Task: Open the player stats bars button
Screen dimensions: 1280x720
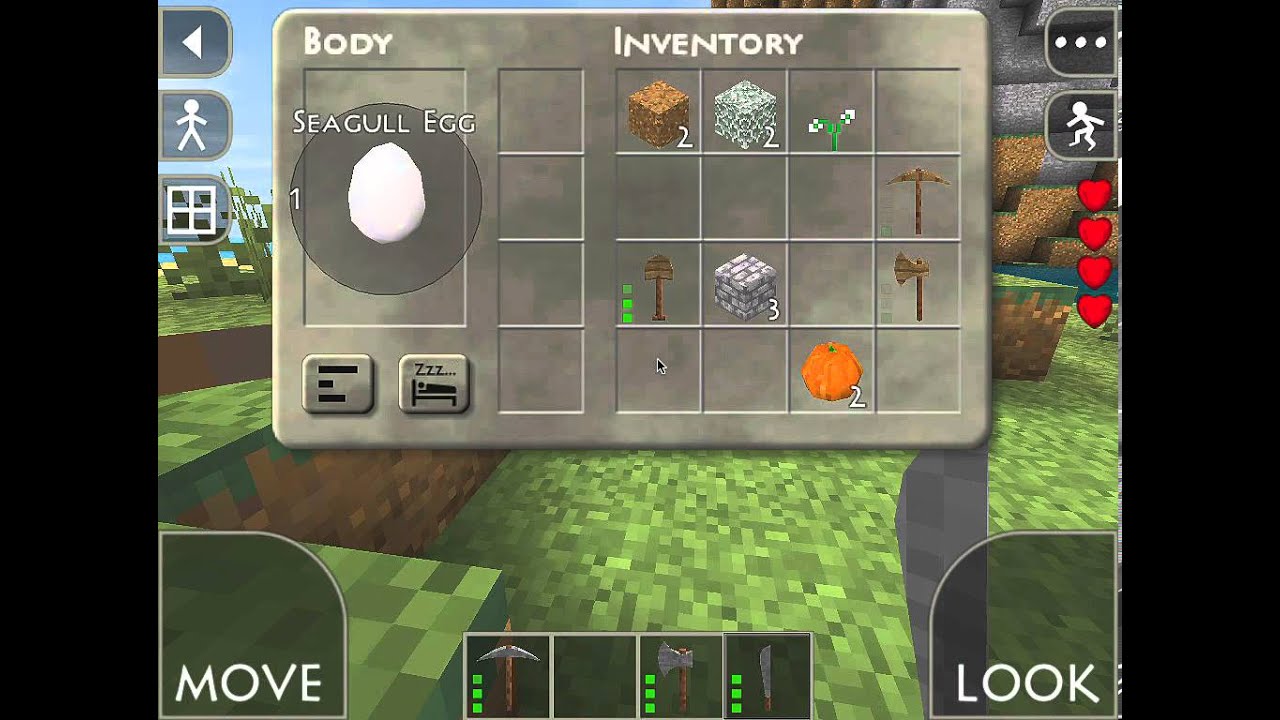Action: click(338, 384)
